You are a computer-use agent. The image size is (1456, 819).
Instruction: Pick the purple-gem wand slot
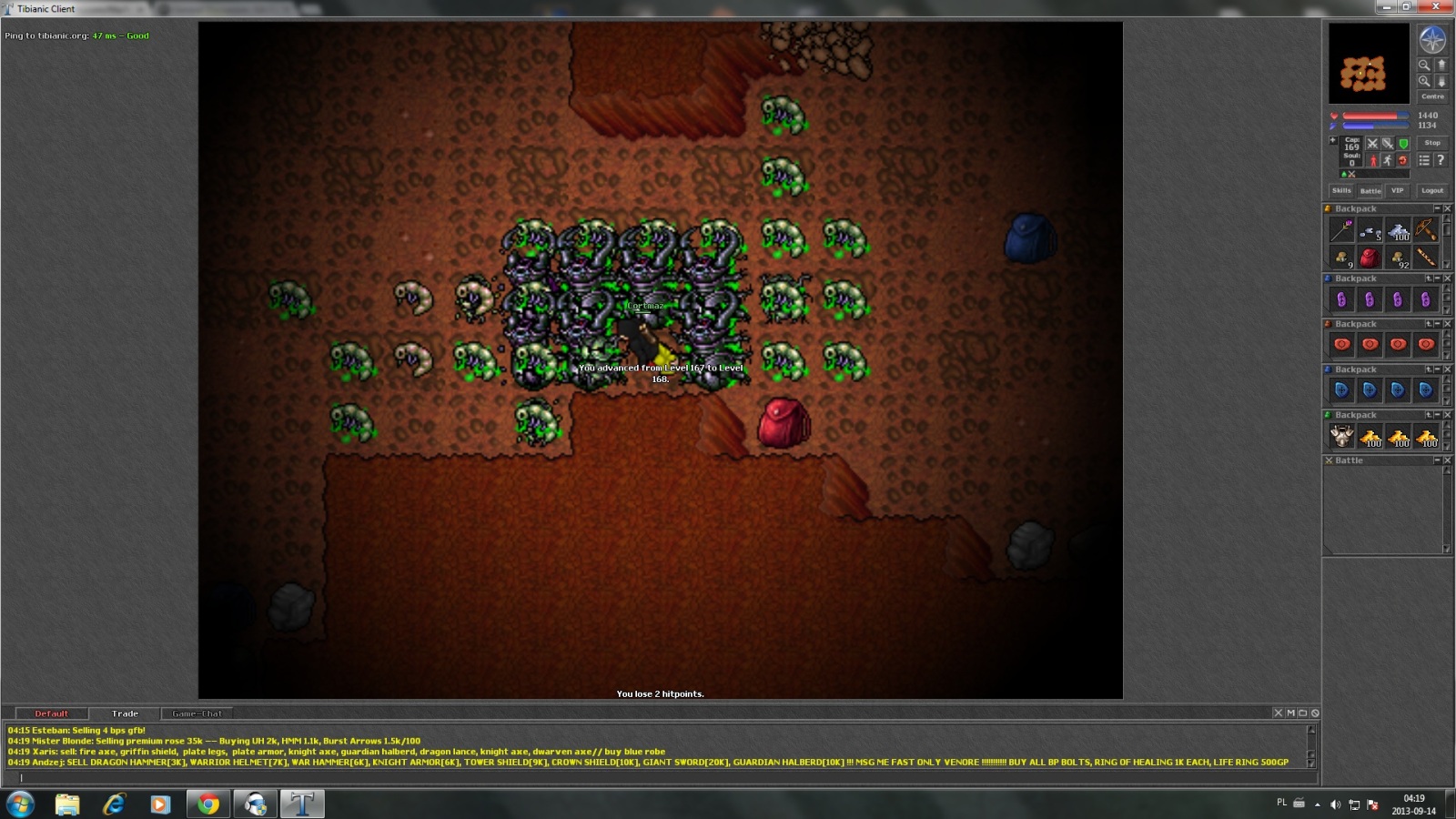pyautogui.click(x=1341, y=230)
